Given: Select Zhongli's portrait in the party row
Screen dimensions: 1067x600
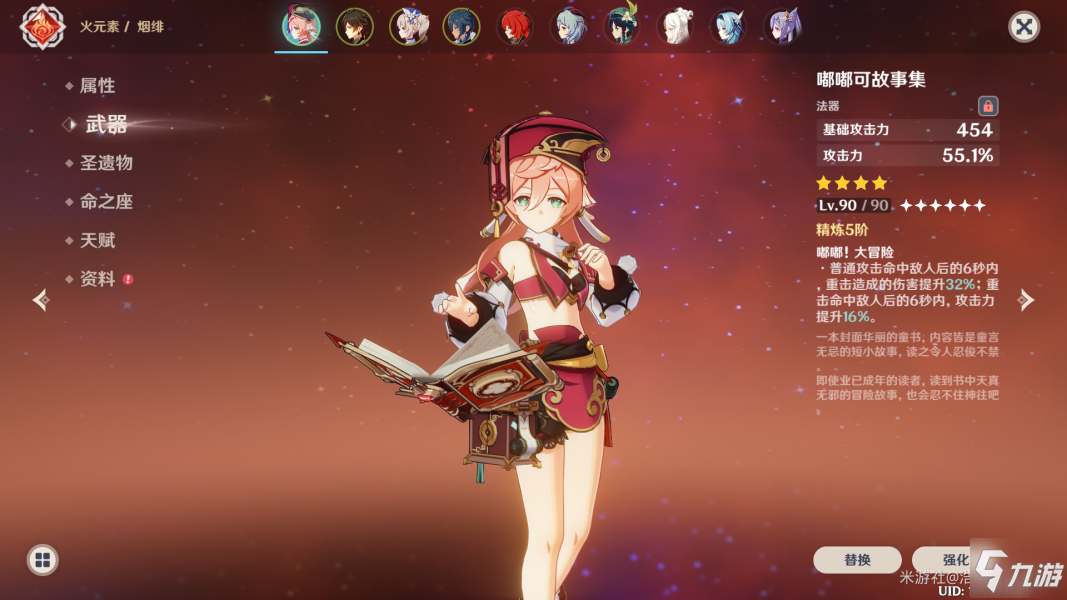Looking at the screenshot, I should 354,27.
